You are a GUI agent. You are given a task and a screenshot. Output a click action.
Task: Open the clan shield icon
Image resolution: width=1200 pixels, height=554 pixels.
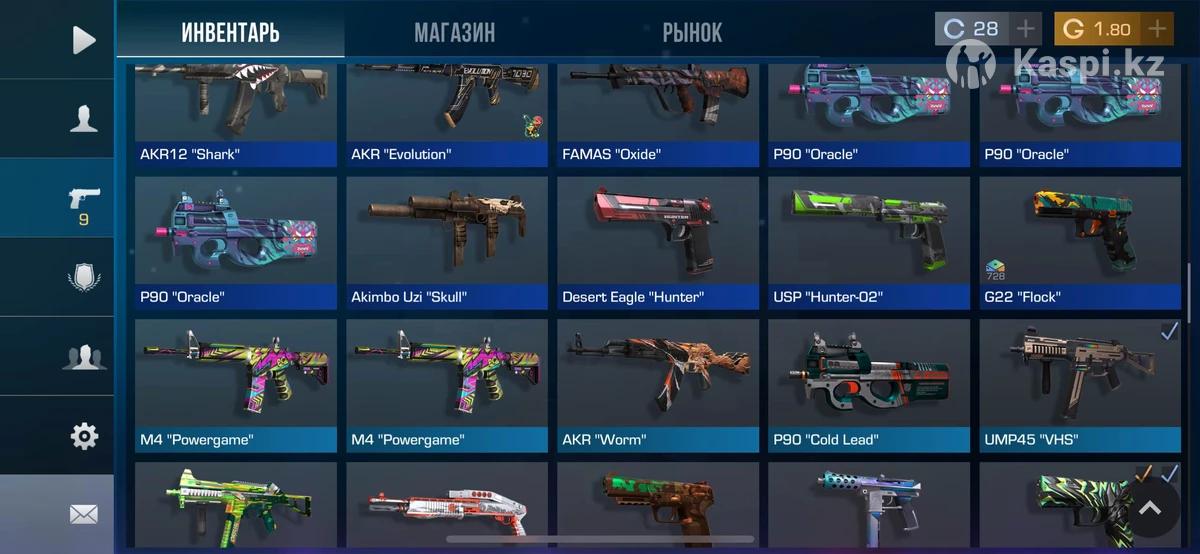[x=84, y=277]
